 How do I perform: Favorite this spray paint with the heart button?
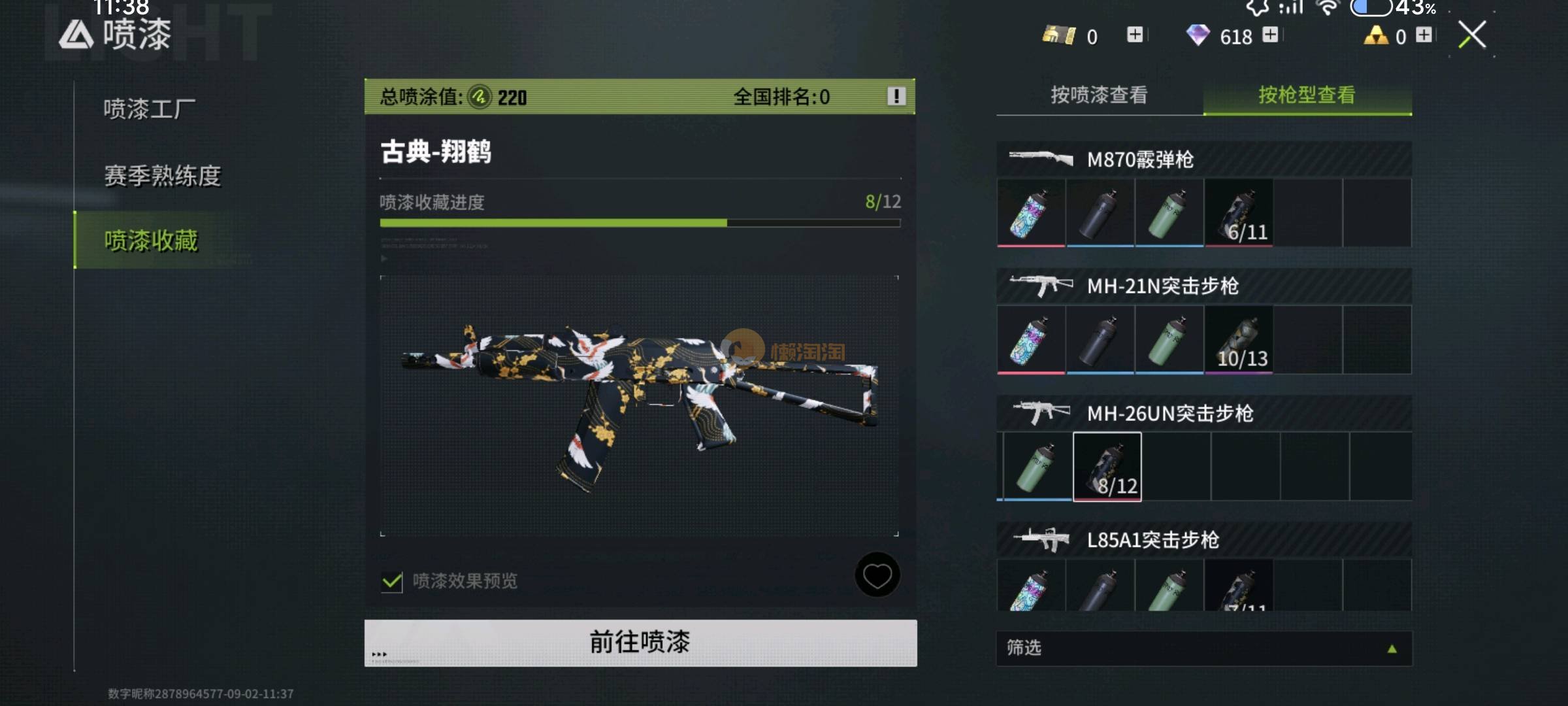coord(877,575)
